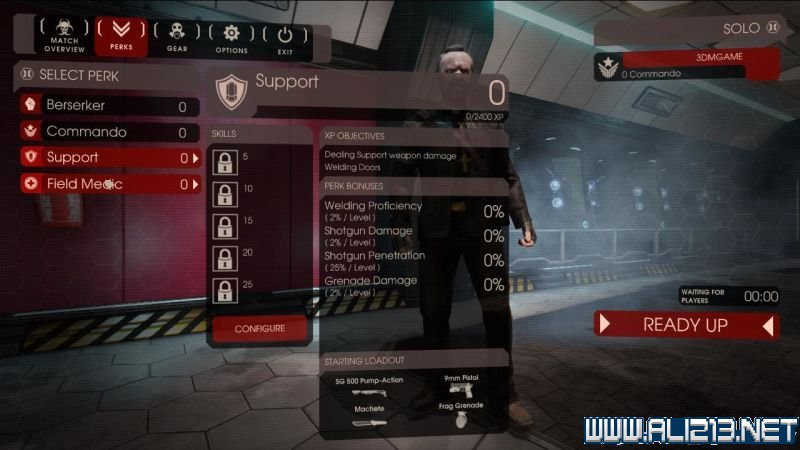The width and height of the screenshot is (800, 450).
Task: Click the SG 500 Pump-Action loadout item
Action: click(x=368, y=389)
